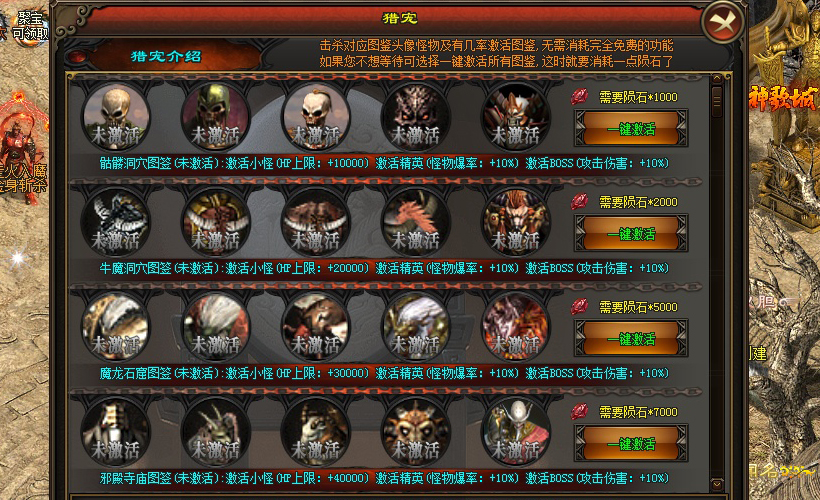Select the first skeleton portrait in 骷髅洞穴 row

pos(115,114)
